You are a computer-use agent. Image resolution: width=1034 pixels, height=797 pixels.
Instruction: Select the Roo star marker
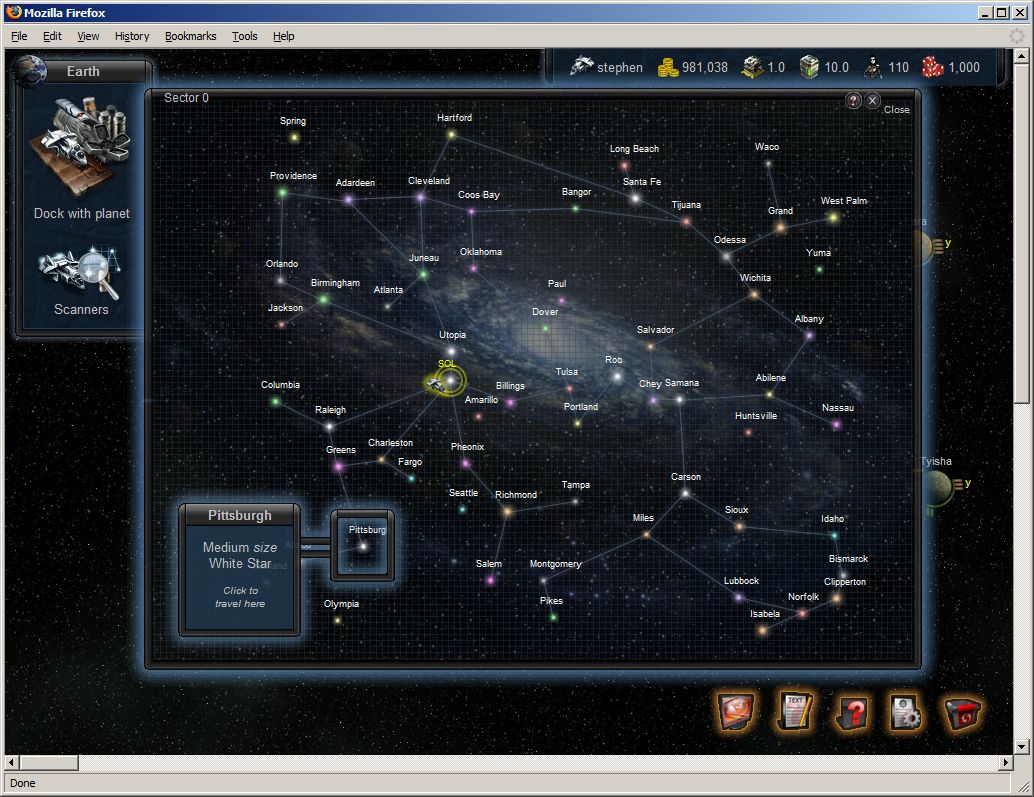click(618, 377)
